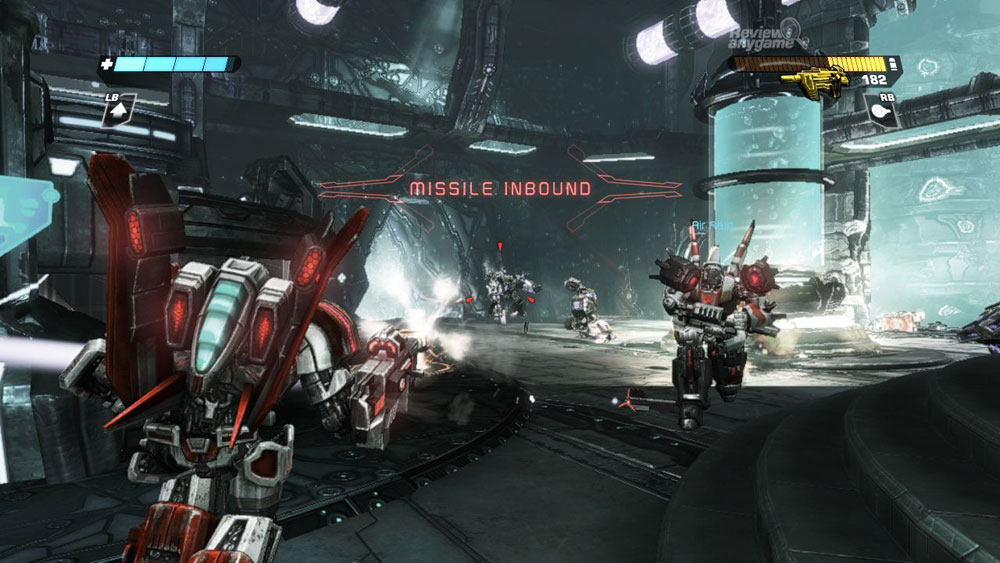Activate the upward arrow ability icon
Viewport: 1000px width, 563px height.
[x=117, y=112]
